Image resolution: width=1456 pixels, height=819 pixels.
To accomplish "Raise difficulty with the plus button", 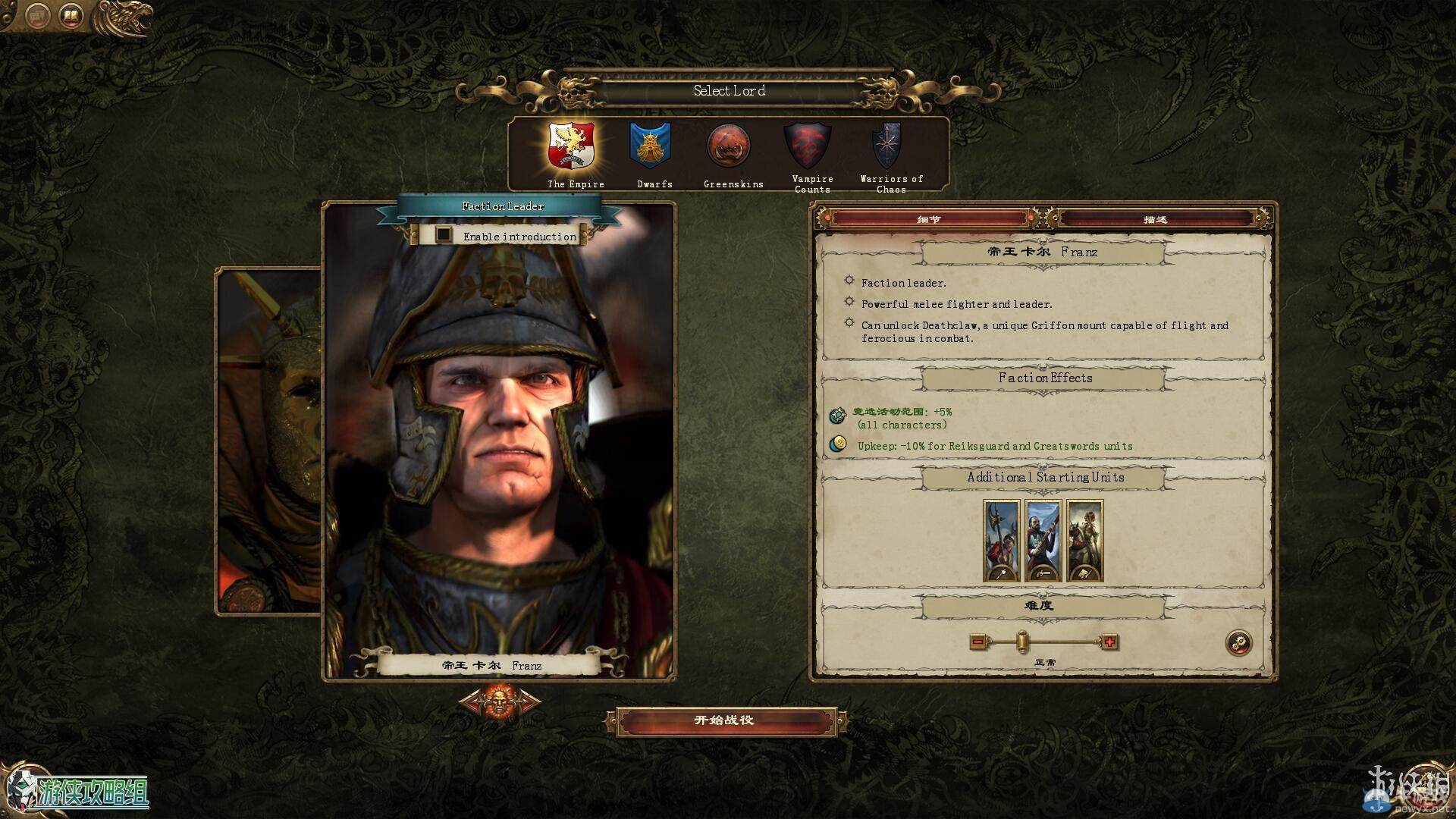I will point(1109,642).
